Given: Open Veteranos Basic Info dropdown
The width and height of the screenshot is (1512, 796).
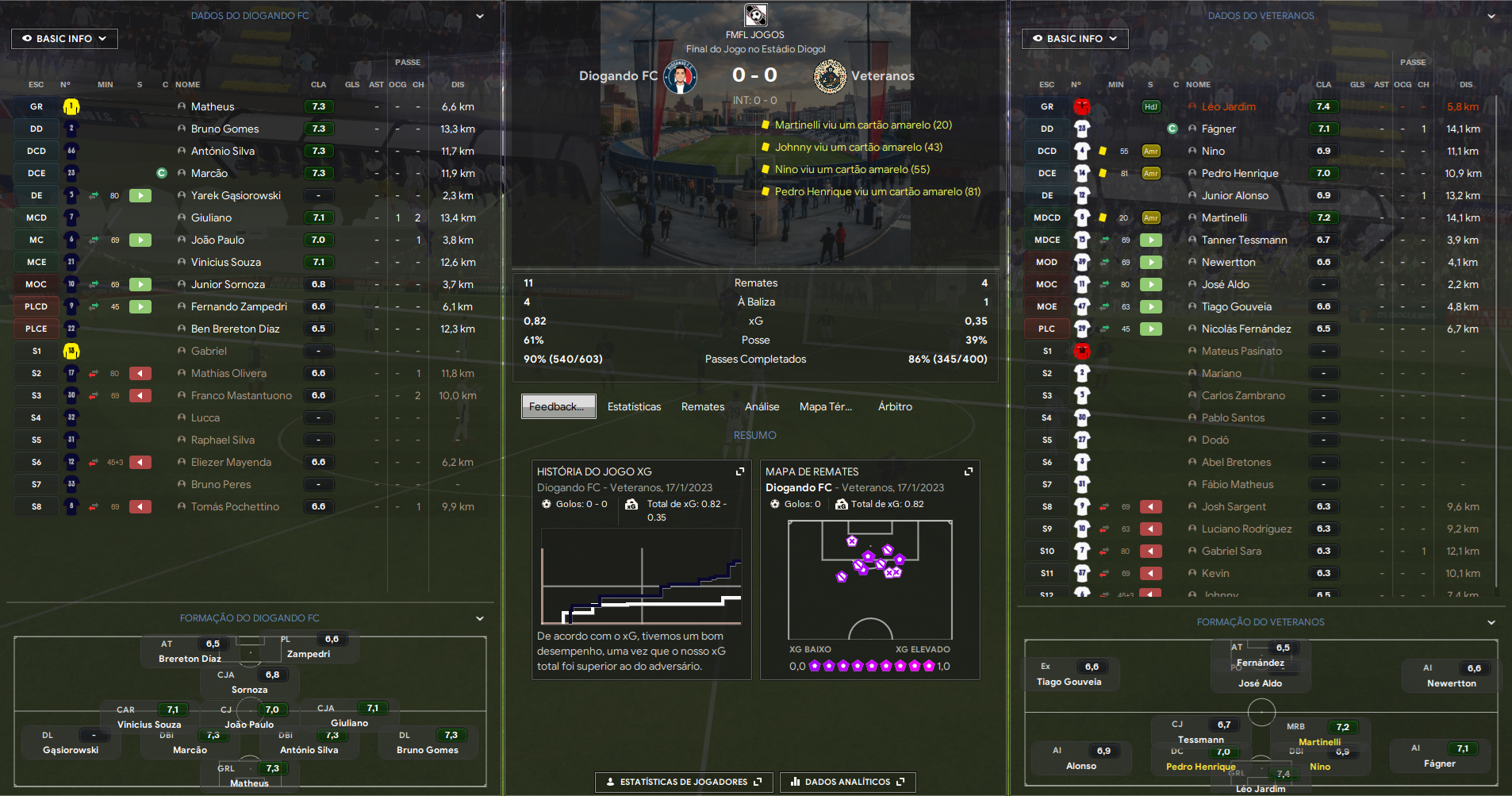Looking at the screenshot, I should (1074, 38).
